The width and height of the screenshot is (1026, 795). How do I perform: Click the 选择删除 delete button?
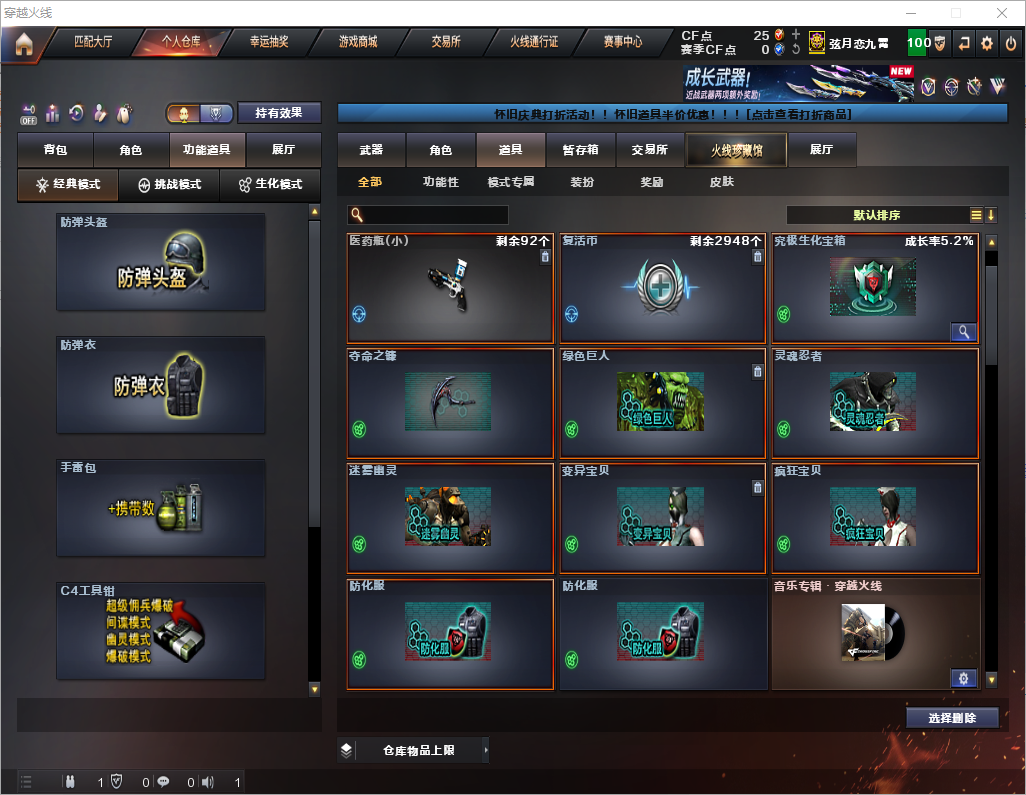coord(951,718)
